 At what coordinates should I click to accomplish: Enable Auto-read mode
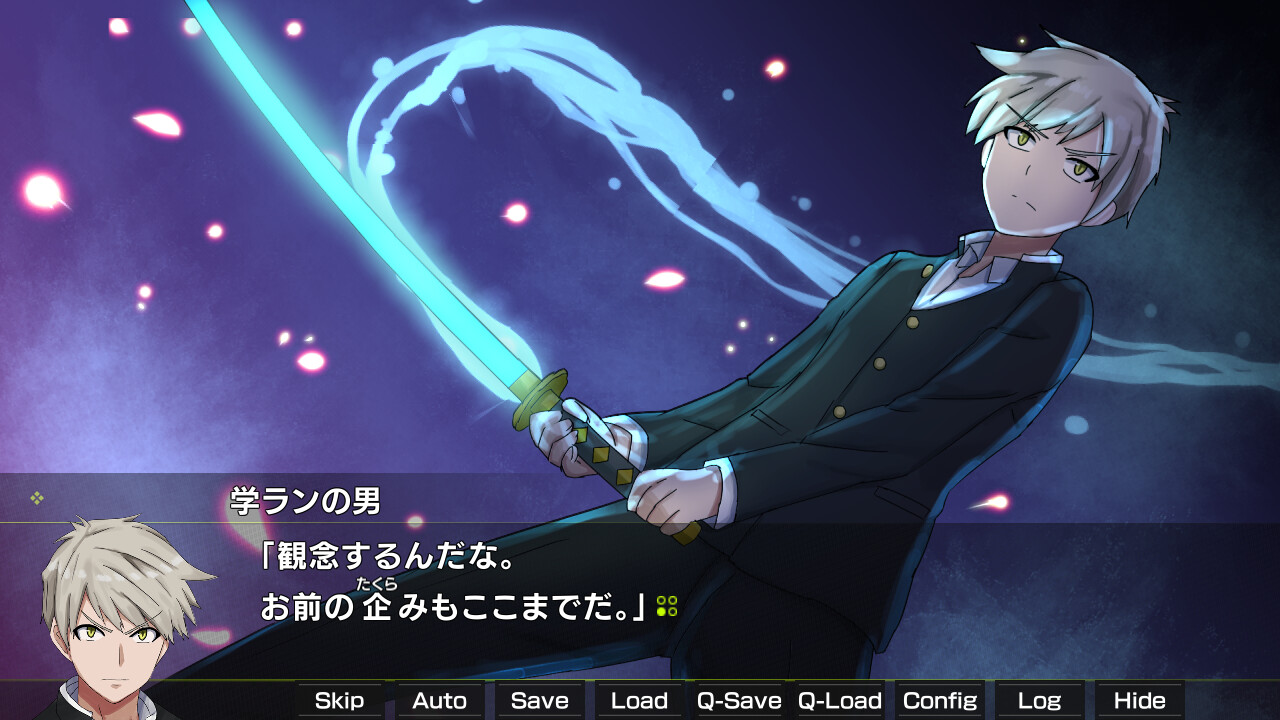click(439, 700)
